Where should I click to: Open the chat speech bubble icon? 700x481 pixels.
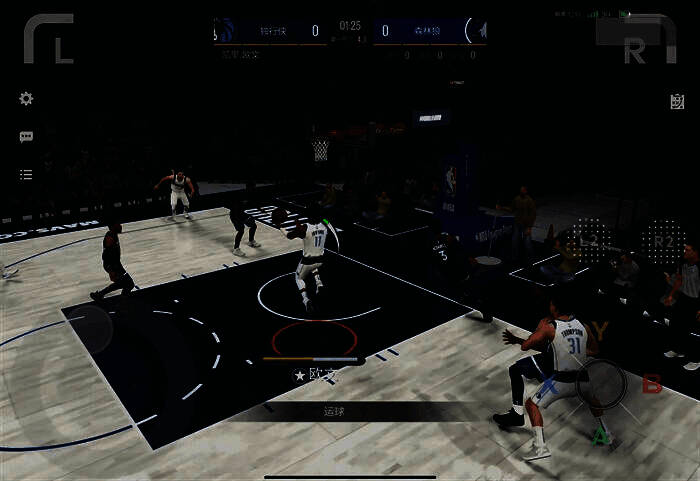pyautogui.click(x=26, y=137)
